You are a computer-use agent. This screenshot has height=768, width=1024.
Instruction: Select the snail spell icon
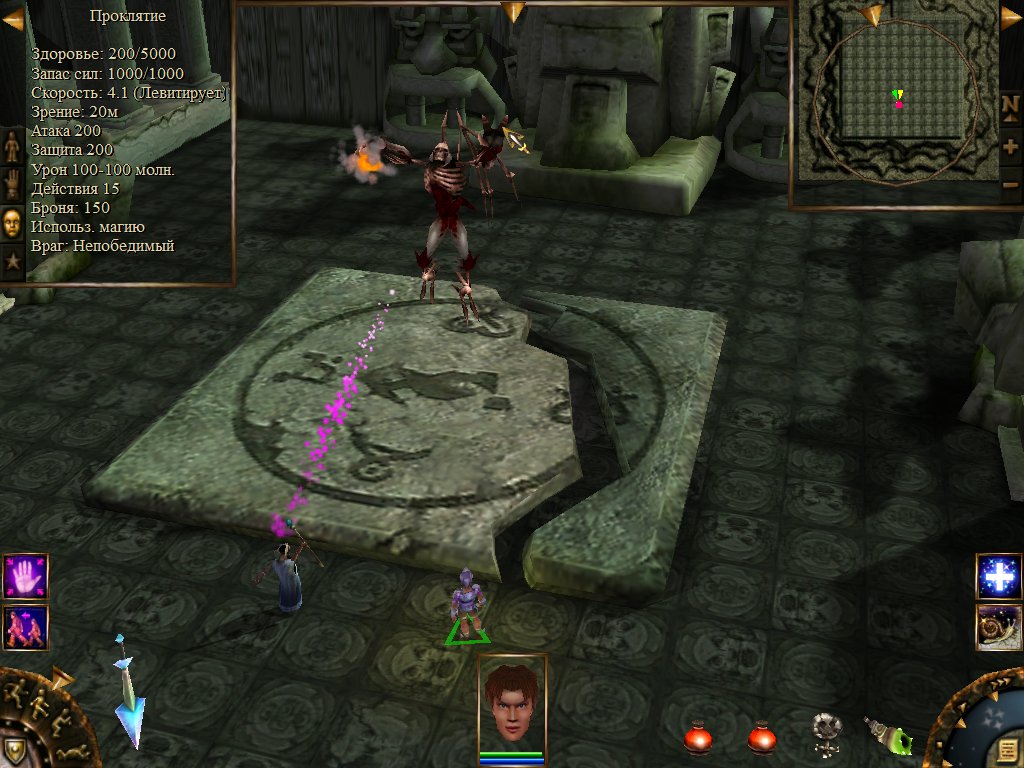998,627
